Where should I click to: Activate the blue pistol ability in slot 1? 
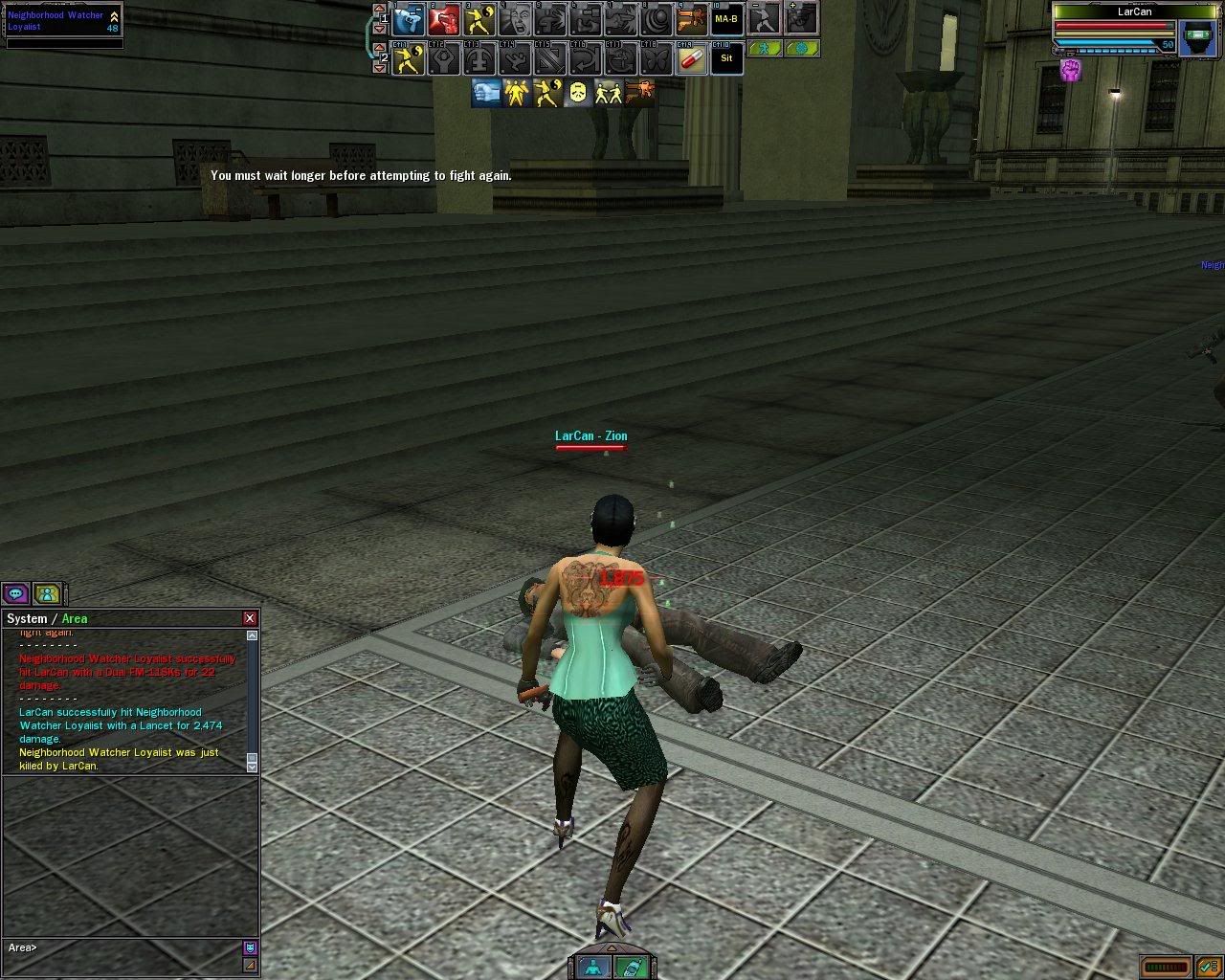(409, 19)
